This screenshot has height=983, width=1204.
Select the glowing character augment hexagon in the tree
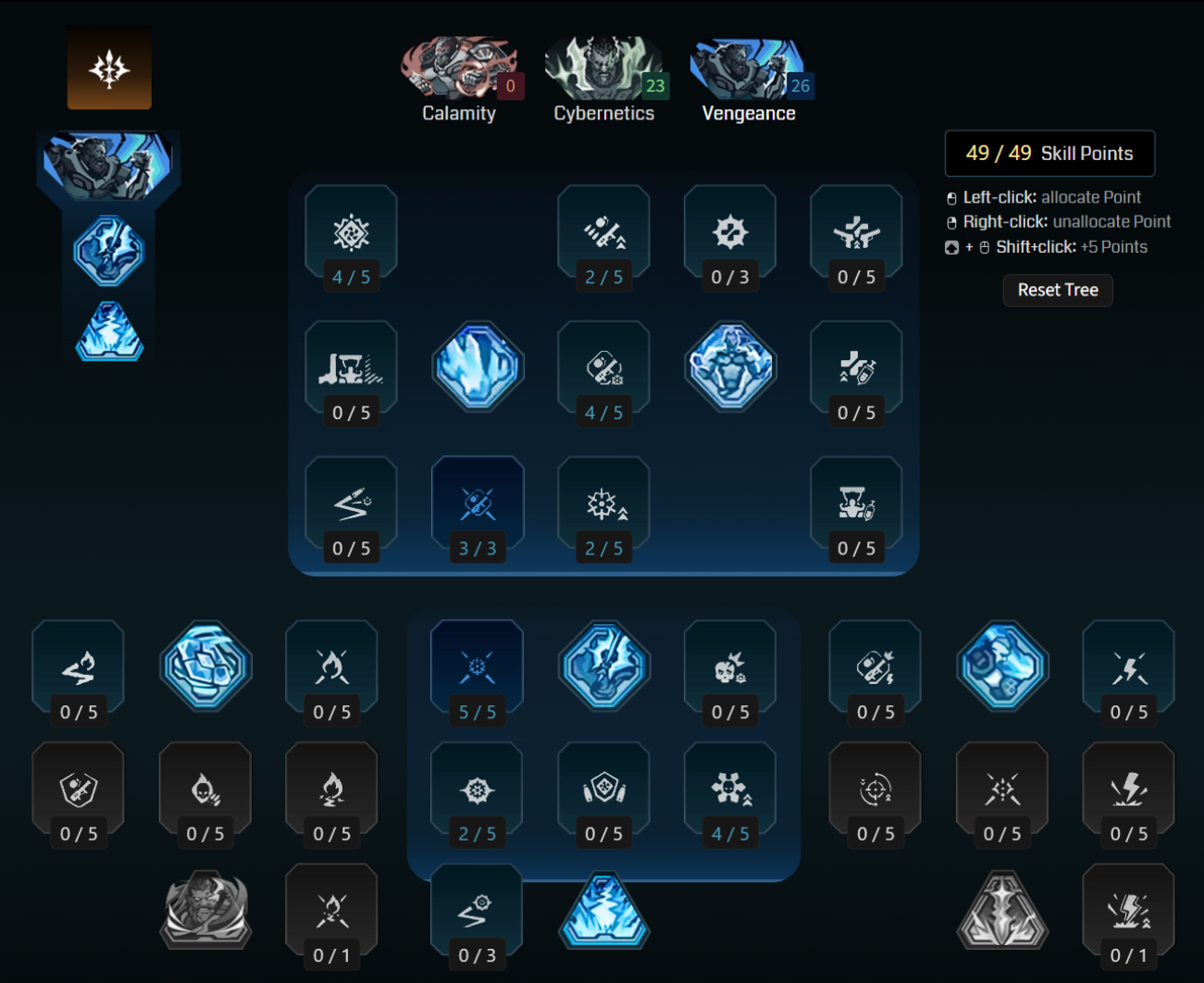[730, 366]
